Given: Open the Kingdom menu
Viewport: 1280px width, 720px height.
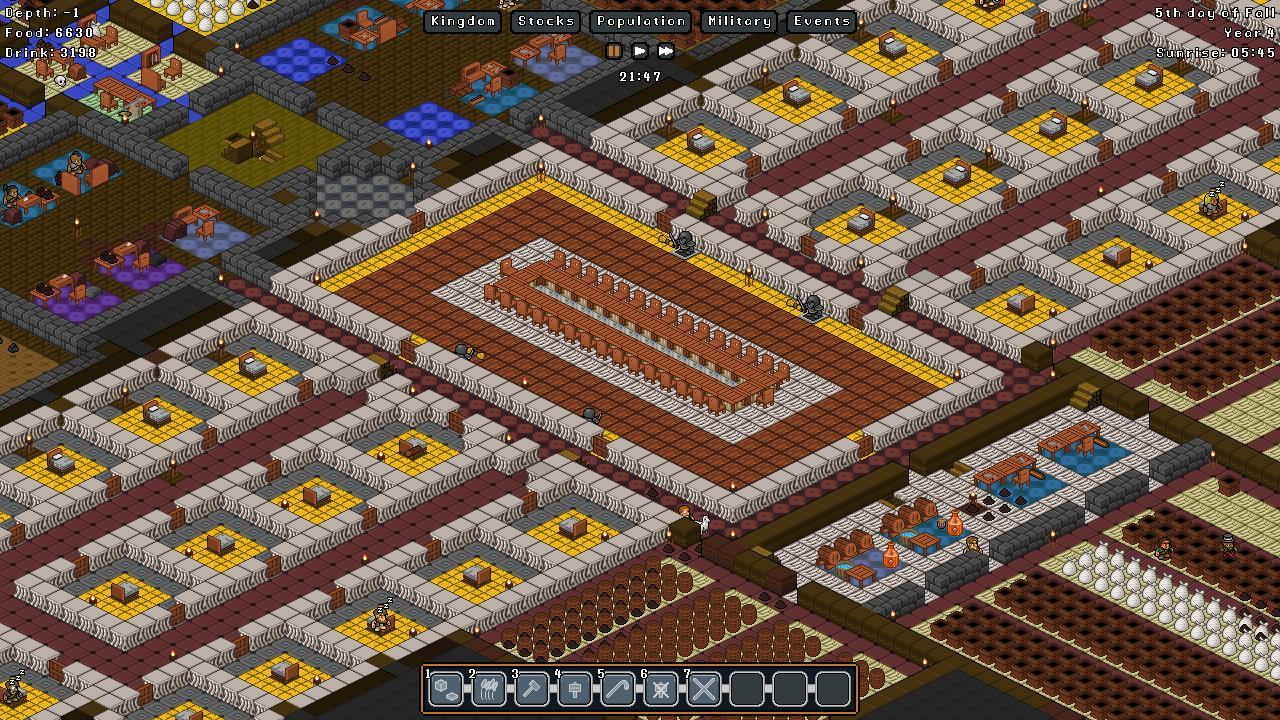Looking at the screenshot, I should pos(462,21).
